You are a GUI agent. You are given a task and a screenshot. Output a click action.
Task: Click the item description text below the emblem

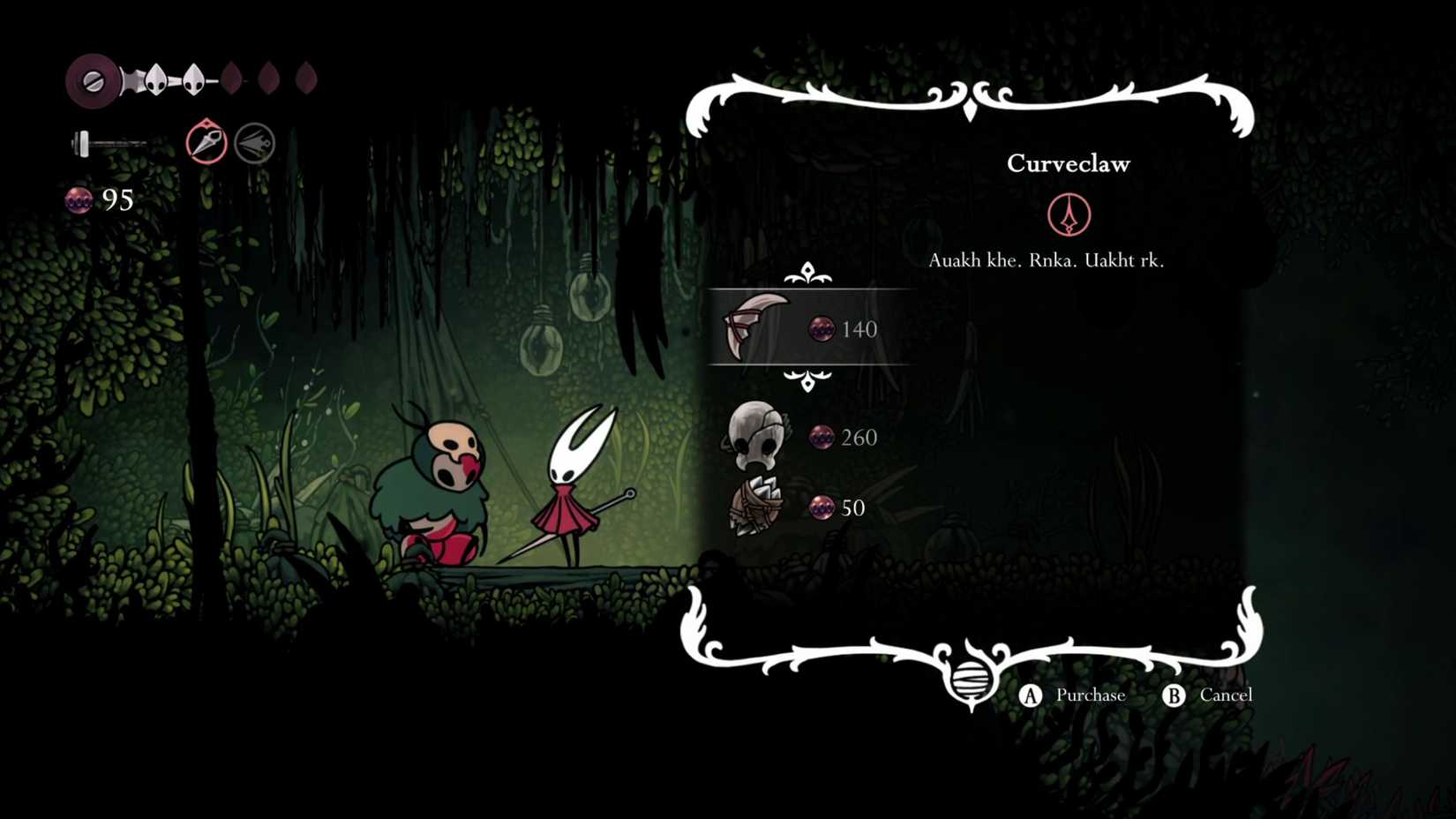click(x=1047, y=260)
